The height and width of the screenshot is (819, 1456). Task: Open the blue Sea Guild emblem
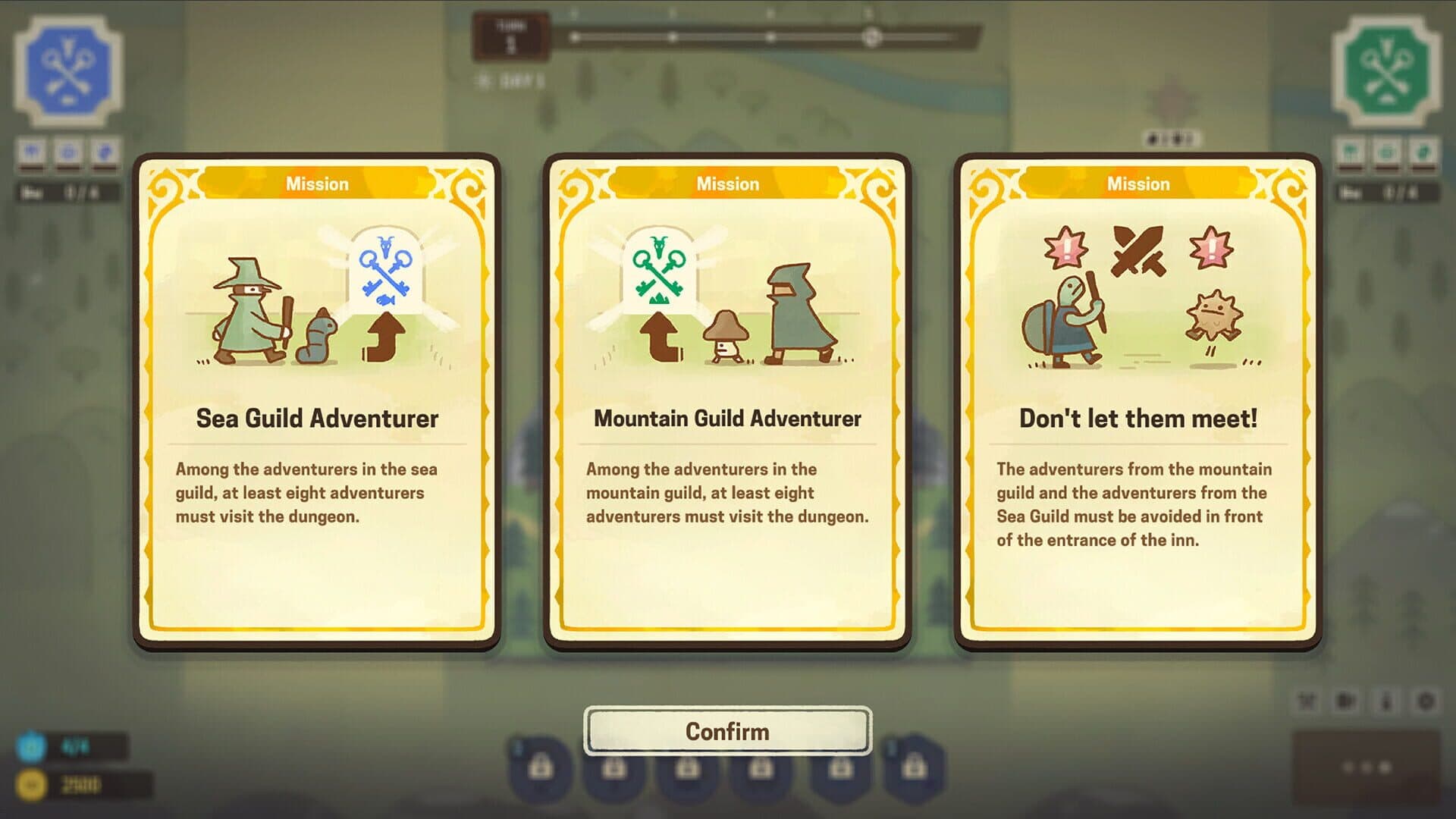click(68, 70)
